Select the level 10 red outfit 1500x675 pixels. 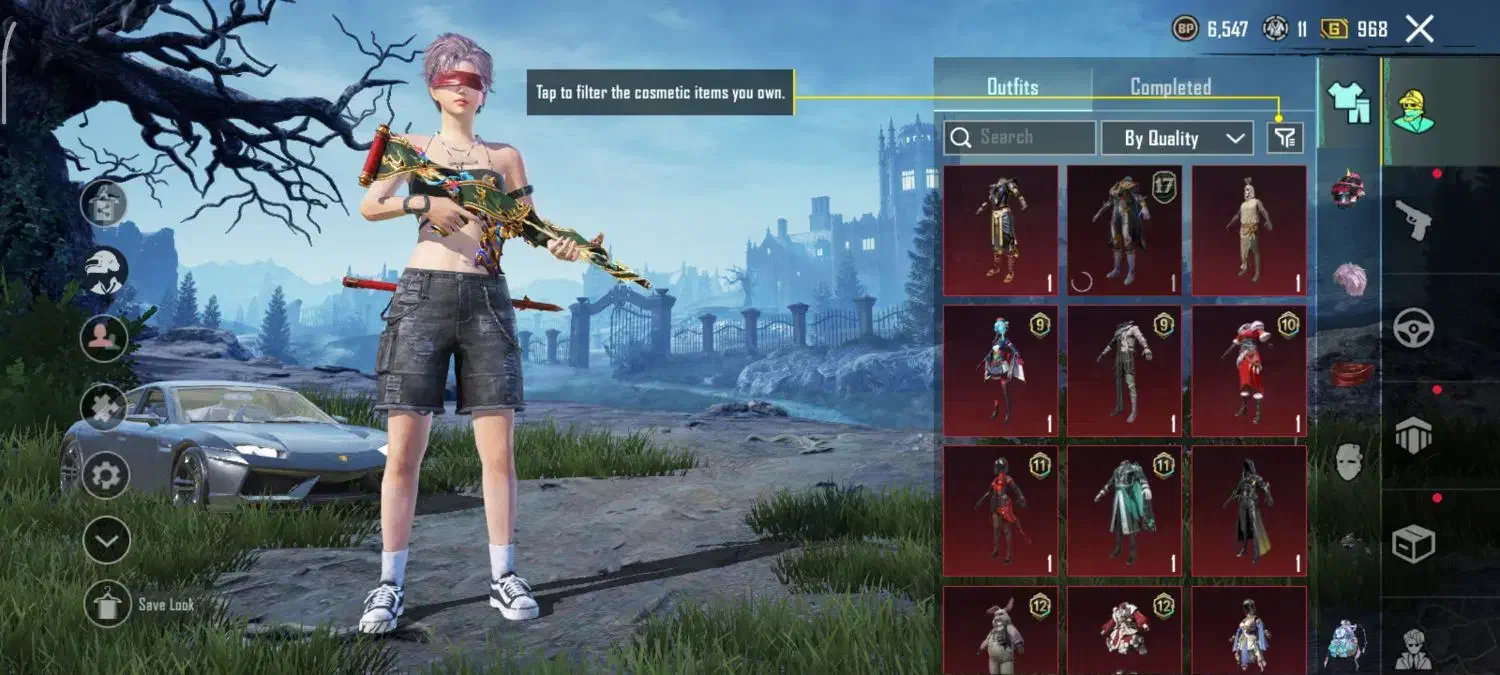pos(1249,371)
